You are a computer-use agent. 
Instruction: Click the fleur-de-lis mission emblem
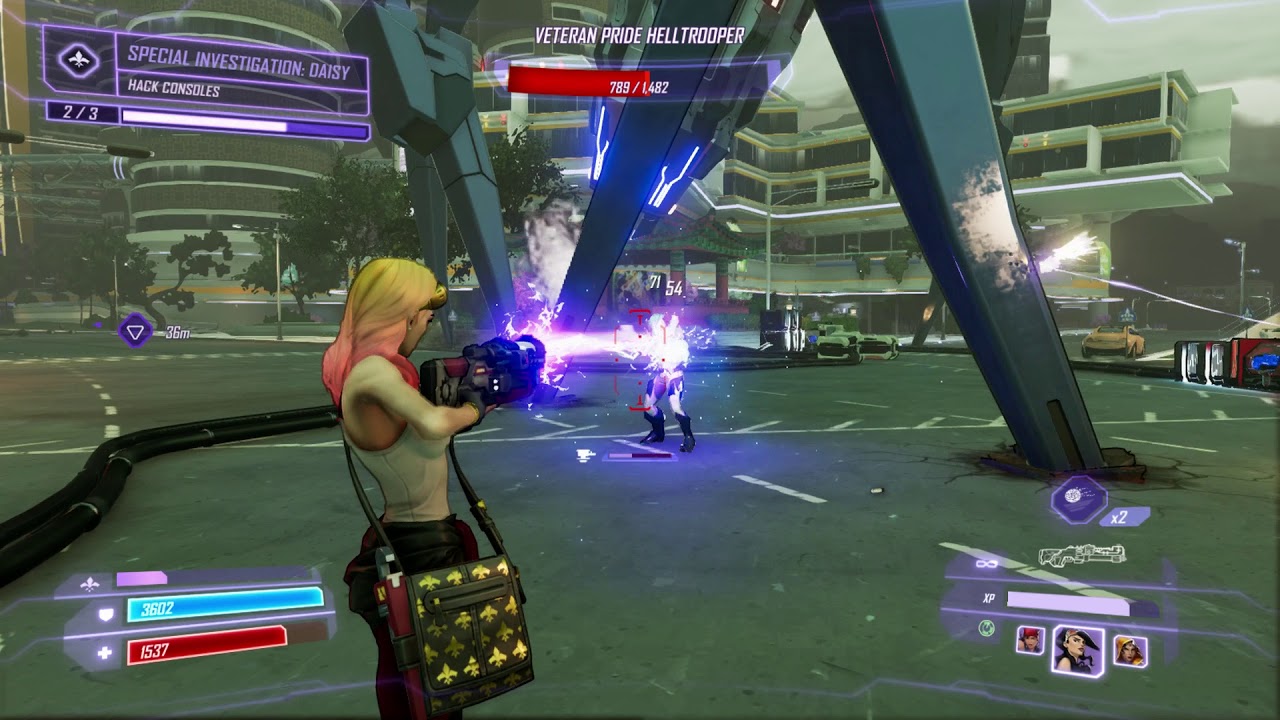(79, 60)
